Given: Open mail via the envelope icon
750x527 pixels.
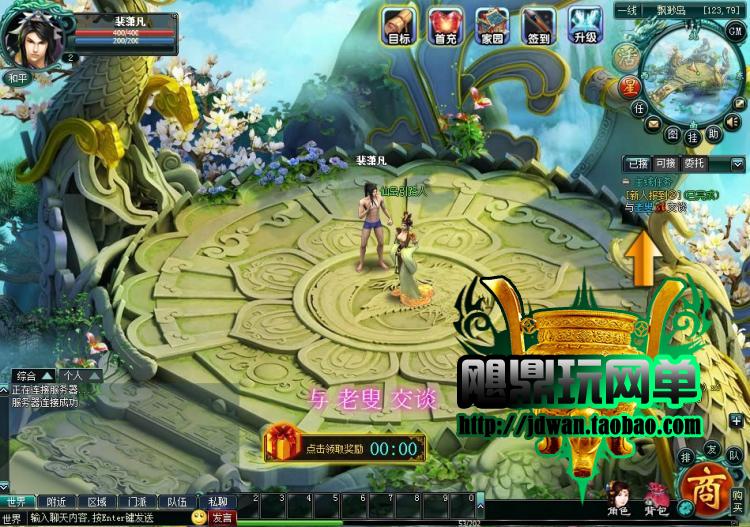Looking at the screenshot, I should pyautogui.click(x=653, y=123).
